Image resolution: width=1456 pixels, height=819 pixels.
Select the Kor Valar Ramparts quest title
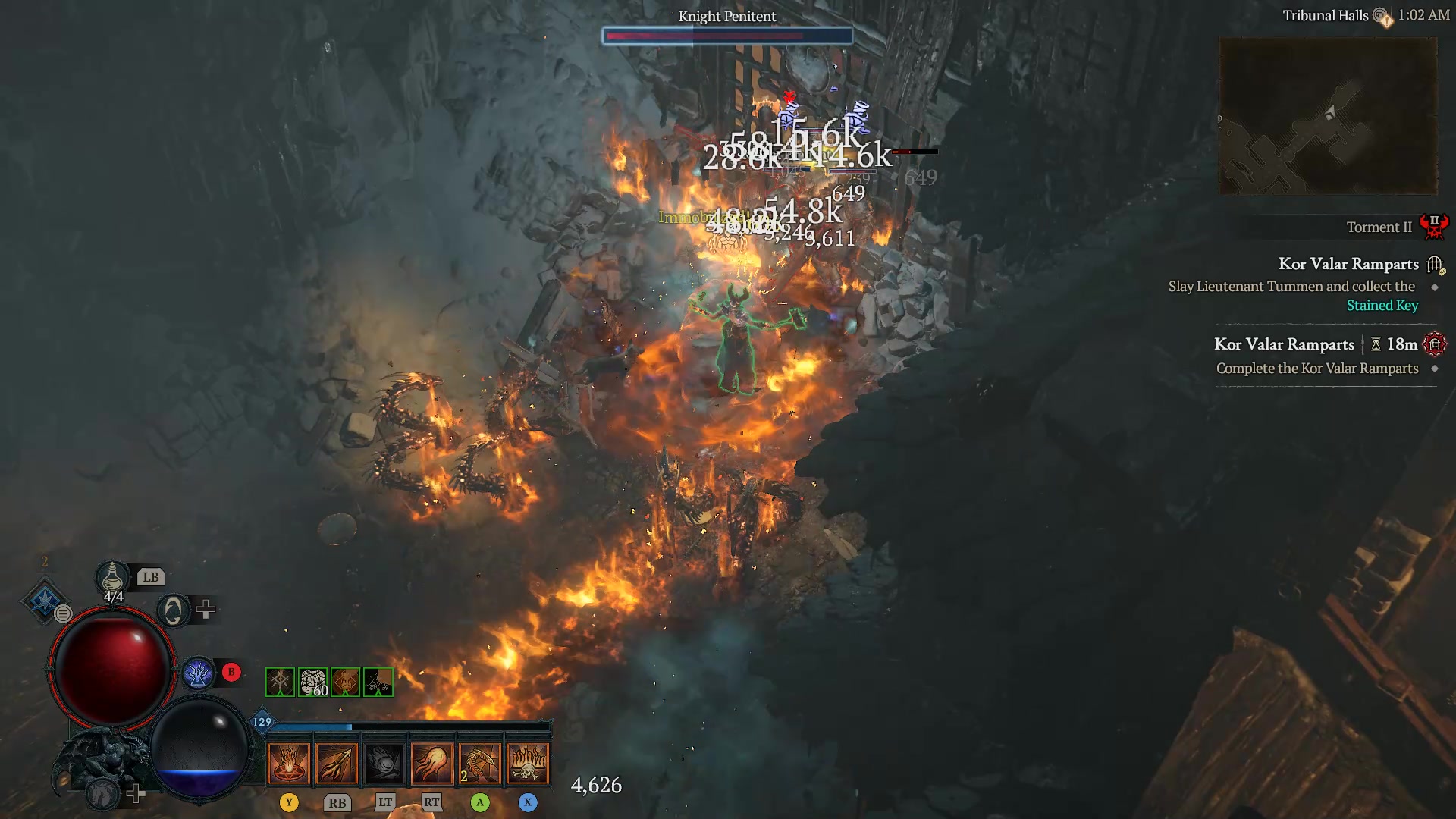pos(1350,264)
